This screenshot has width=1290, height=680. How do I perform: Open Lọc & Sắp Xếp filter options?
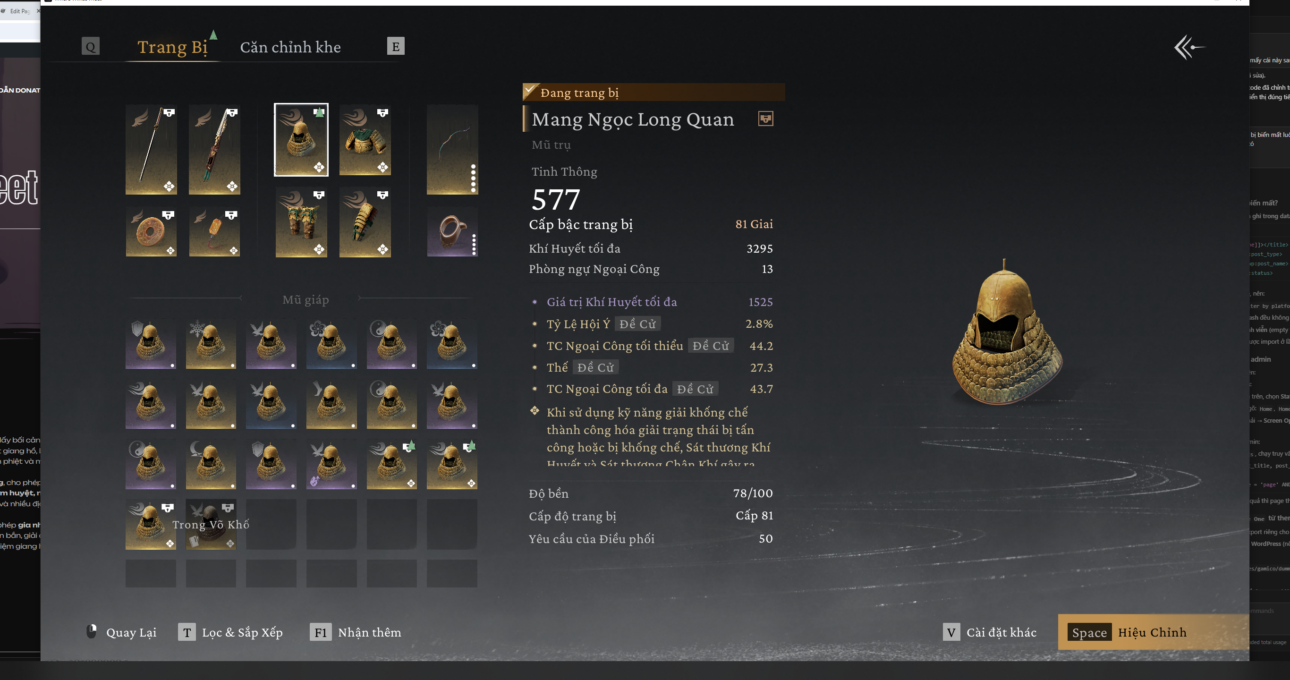pyautogui.click(x=231, y=632)
